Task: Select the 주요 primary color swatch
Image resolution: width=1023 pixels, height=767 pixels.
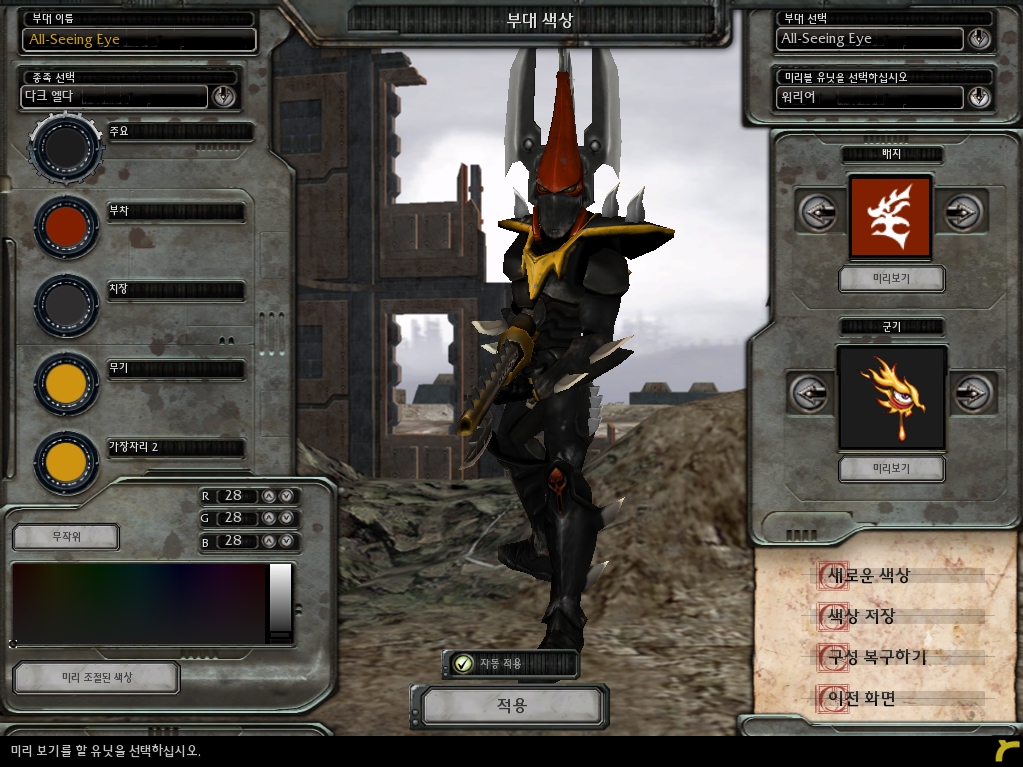Action: [66, 148]
